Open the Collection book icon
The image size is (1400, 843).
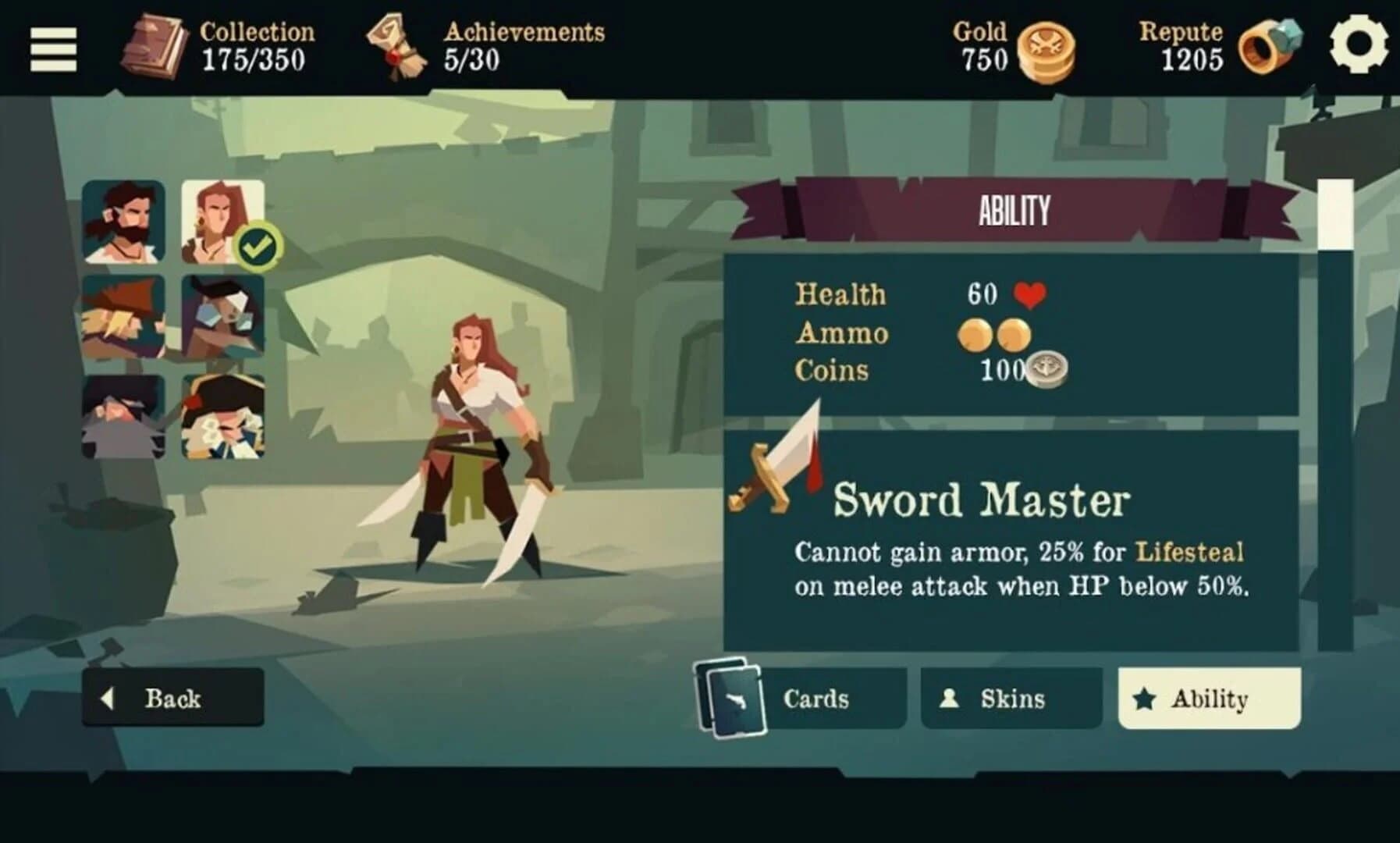tap(153, 47)
